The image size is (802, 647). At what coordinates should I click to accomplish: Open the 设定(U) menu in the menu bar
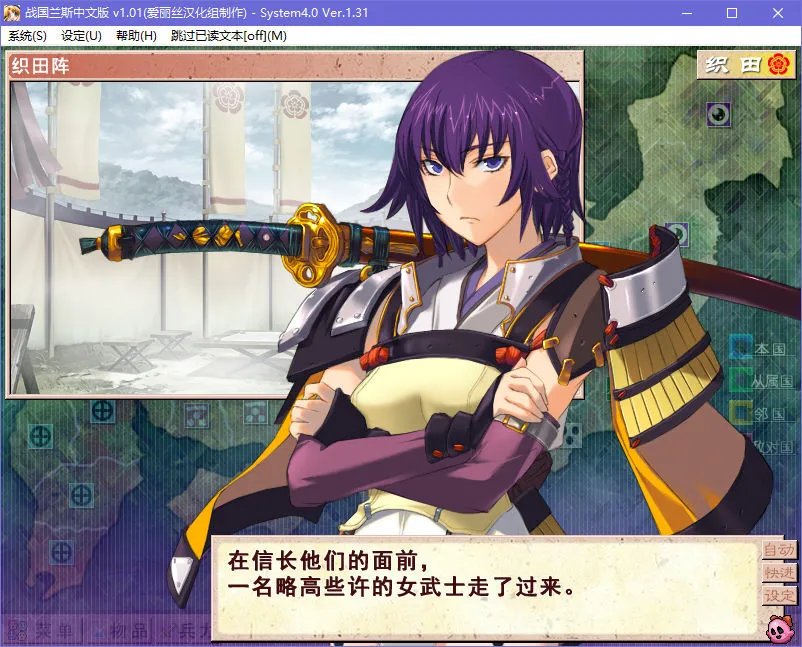point(81,35)
